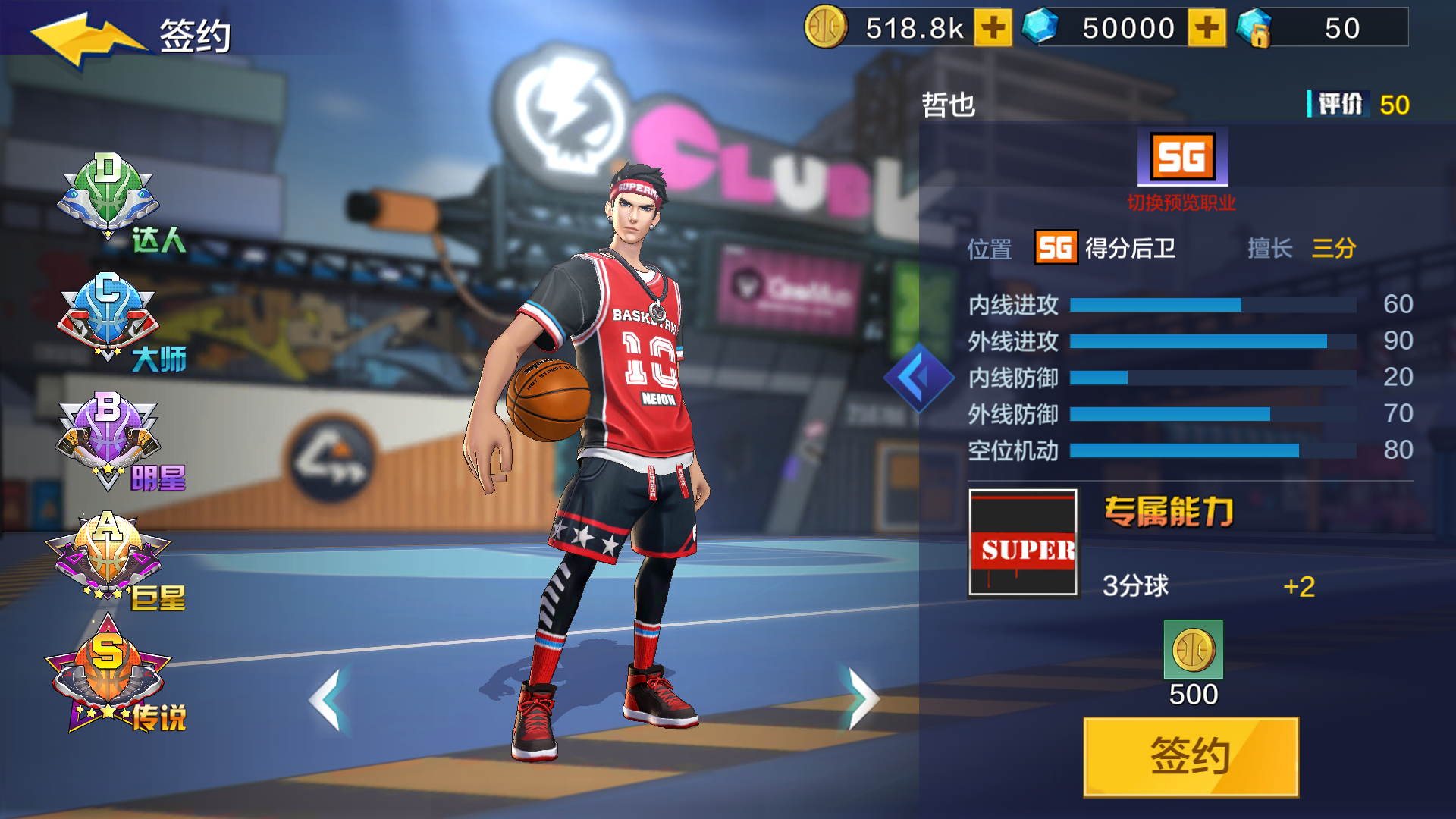Switch preview position via SG badge
Viewport: 1456px width, 819px height.
tap(1182, 158)
